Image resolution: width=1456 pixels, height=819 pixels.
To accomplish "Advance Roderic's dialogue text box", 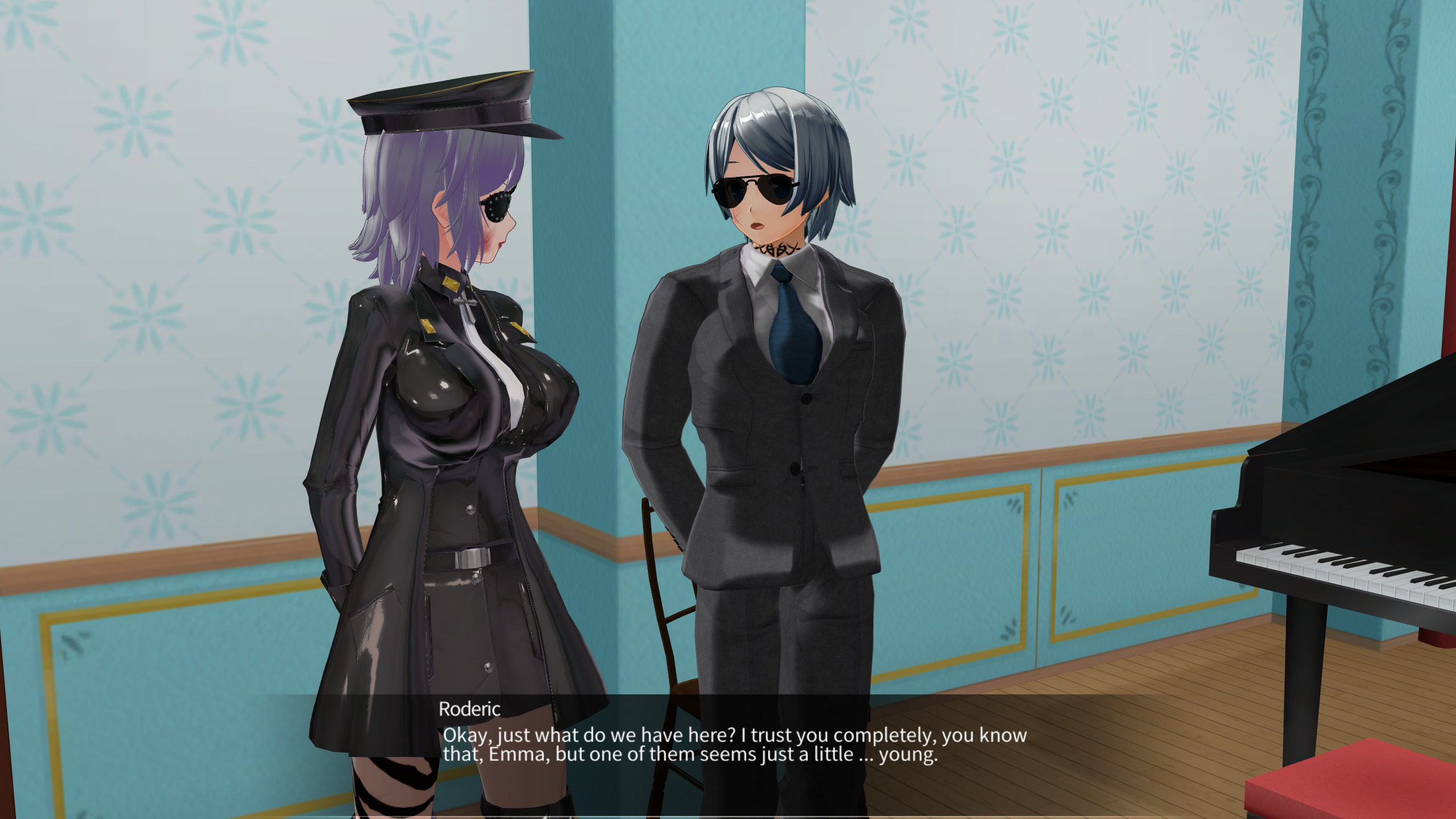I will [734, 744].
